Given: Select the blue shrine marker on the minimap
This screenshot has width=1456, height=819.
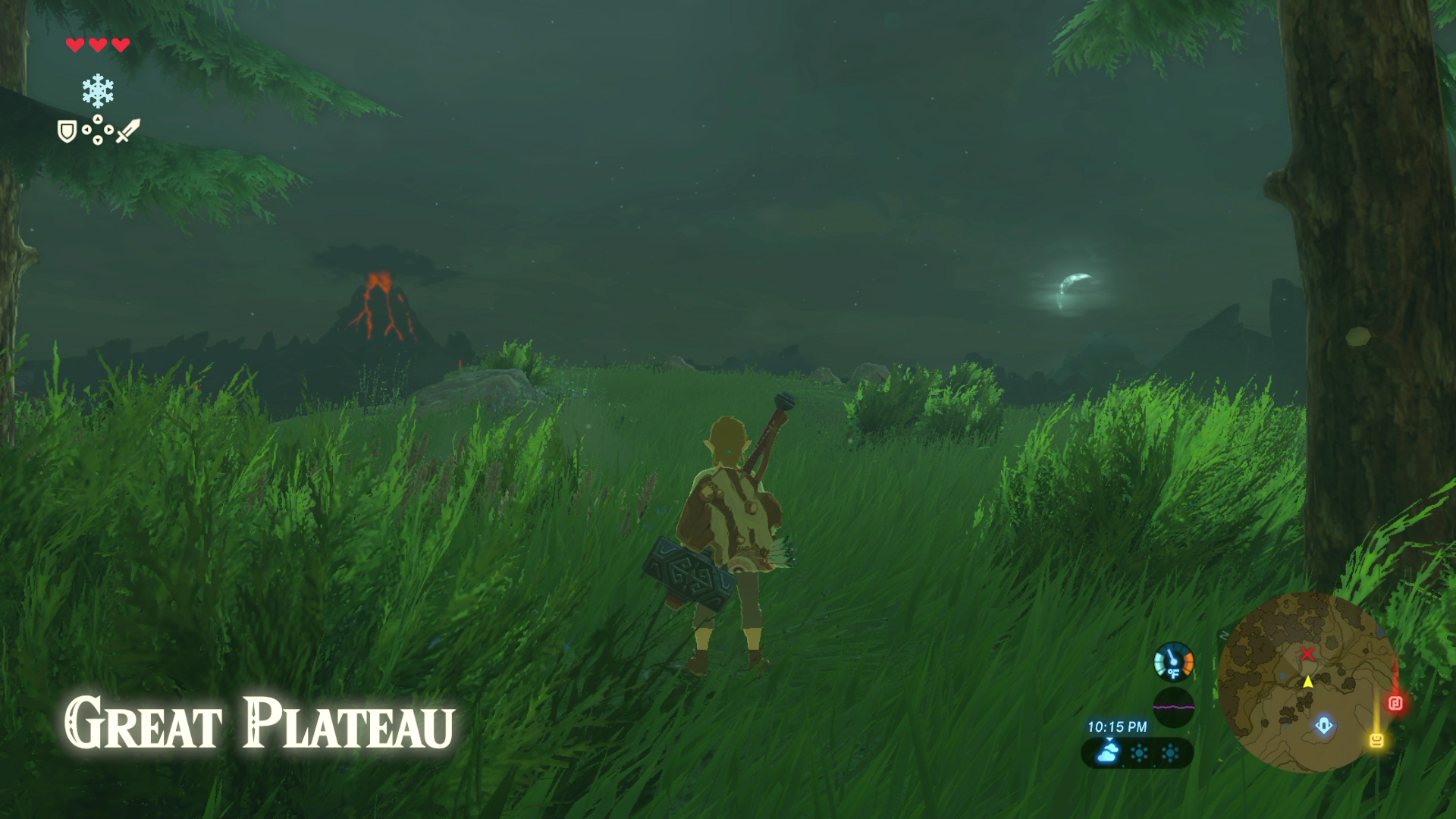Looking at the screenshot, I should tap(1323, 726).
